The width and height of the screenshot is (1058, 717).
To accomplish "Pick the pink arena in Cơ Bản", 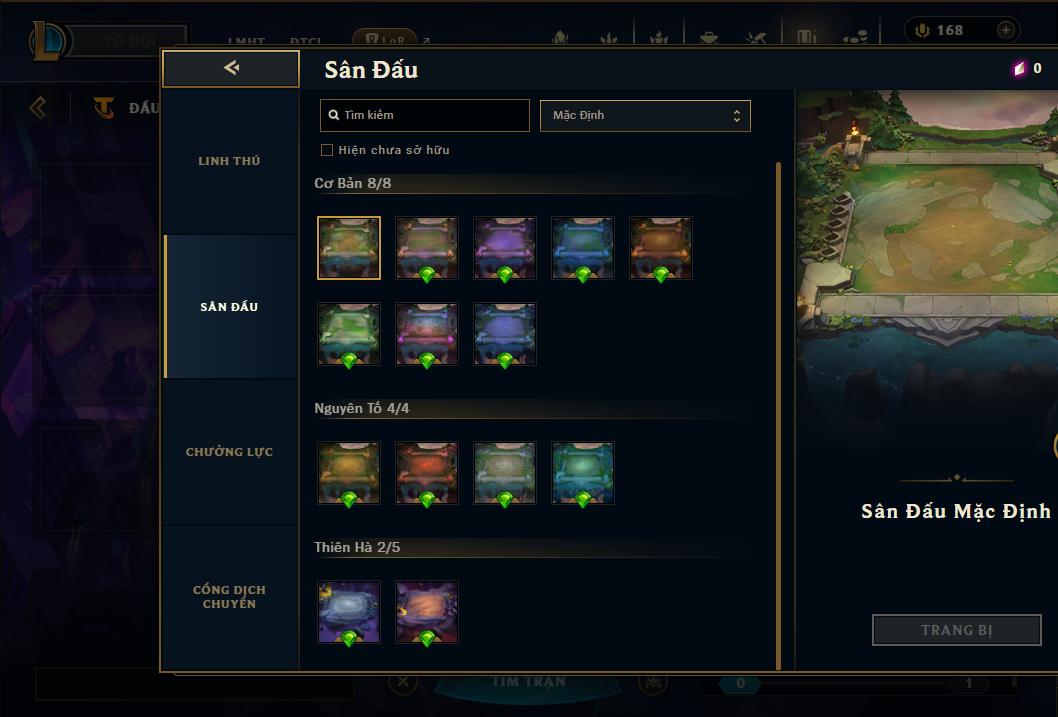I will pos(427,334).
